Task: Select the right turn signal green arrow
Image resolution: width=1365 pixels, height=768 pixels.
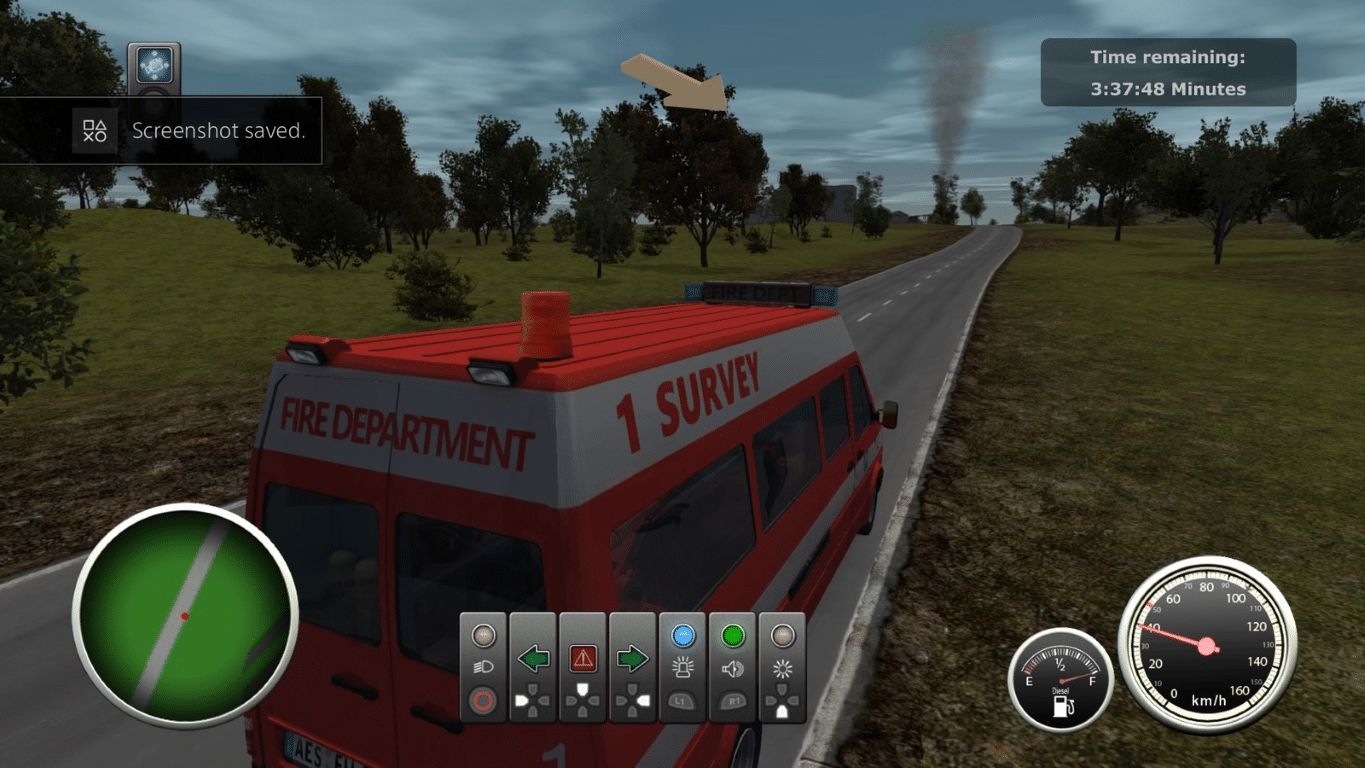Action: point(632,658)
